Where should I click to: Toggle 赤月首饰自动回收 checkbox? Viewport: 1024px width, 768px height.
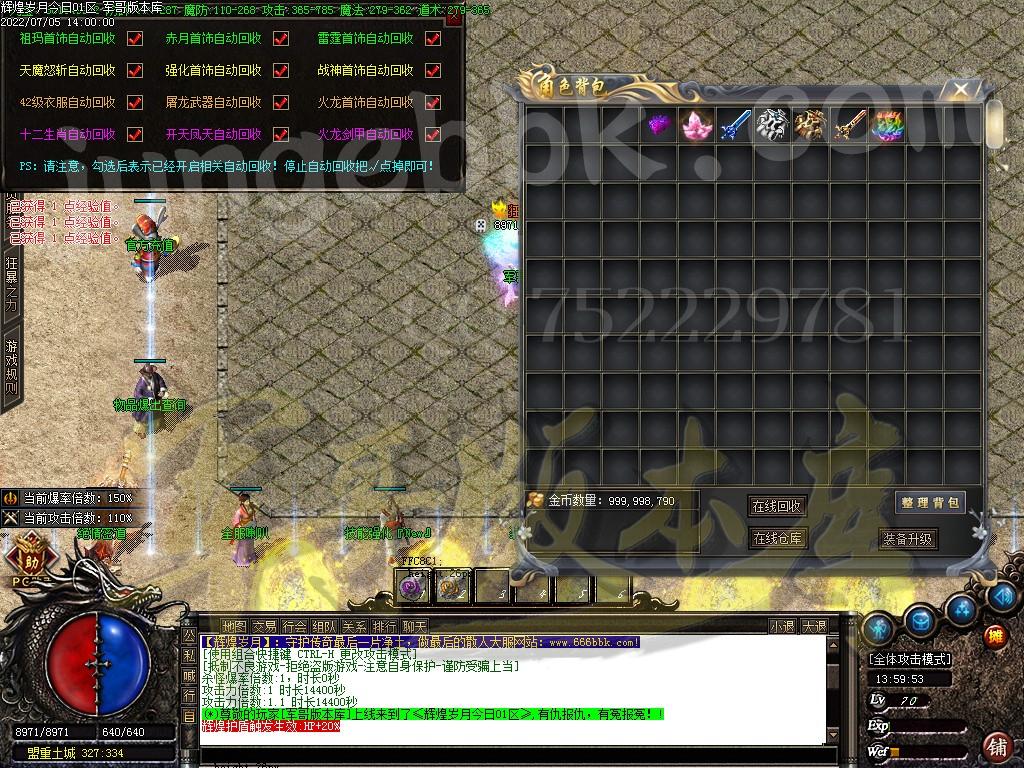click(x=281, y=39)
